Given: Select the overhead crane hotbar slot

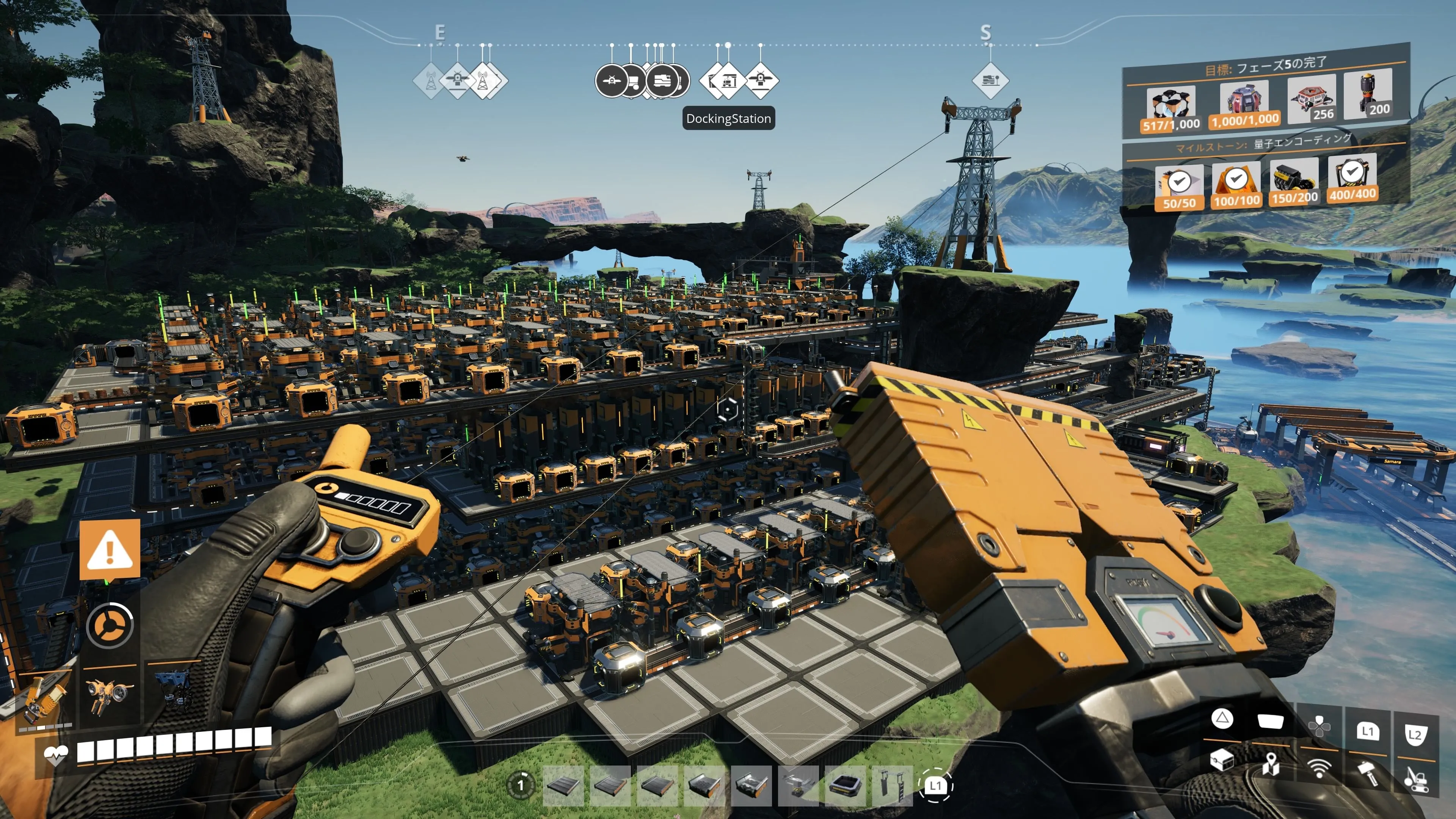Looking at the screenshot, I should tap(798, 786).
